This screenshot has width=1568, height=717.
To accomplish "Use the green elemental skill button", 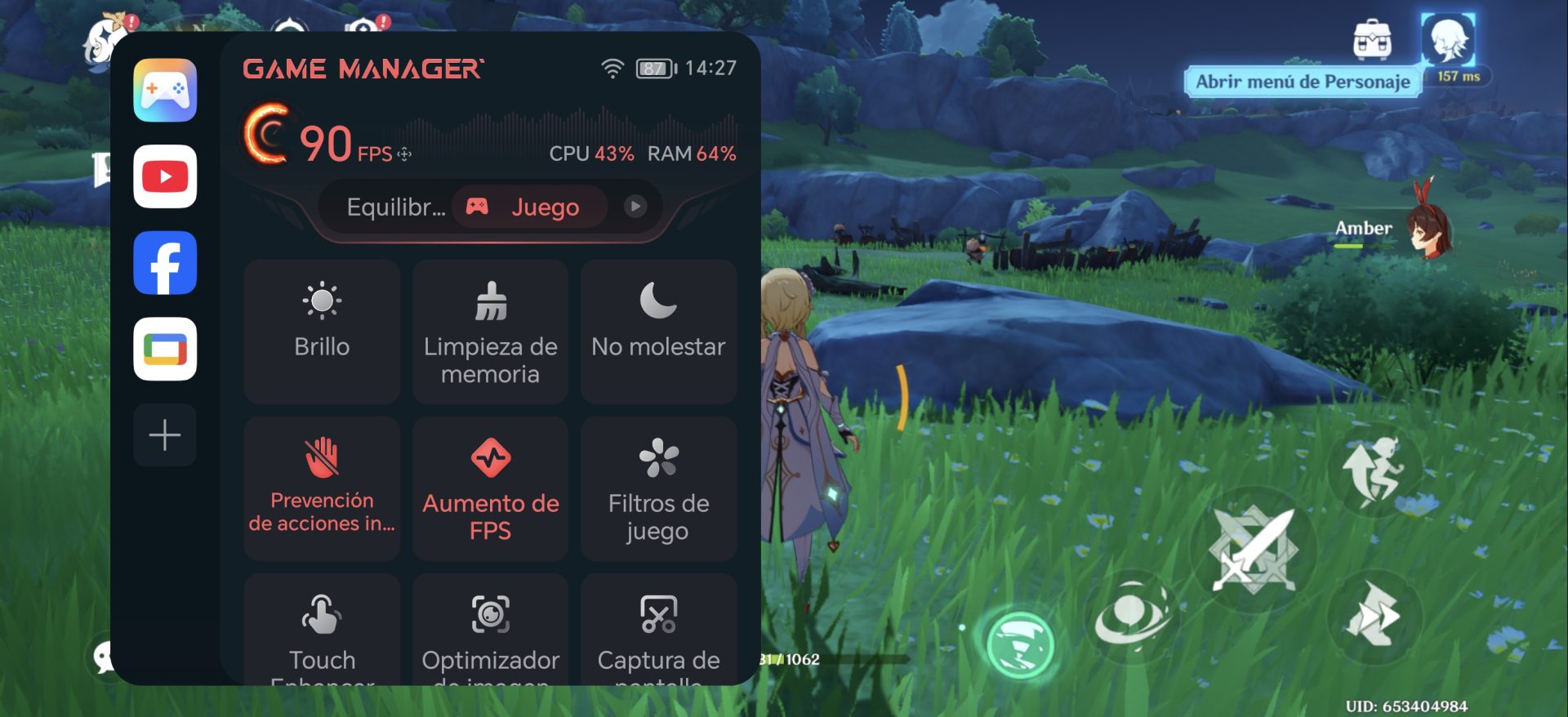I will [1020, 646].
